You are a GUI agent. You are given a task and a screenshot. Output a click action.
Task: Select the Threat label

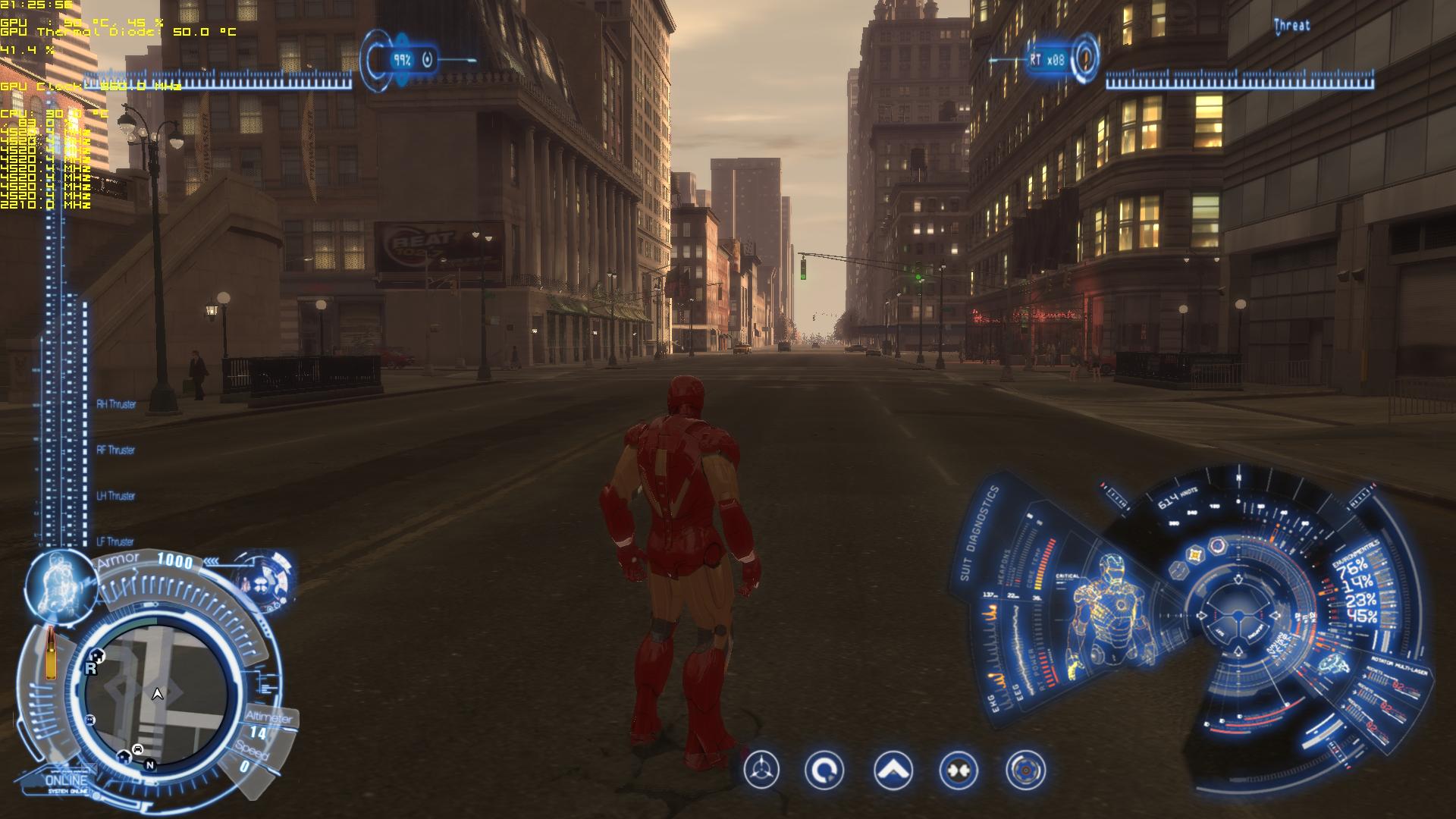[1291, 25]
